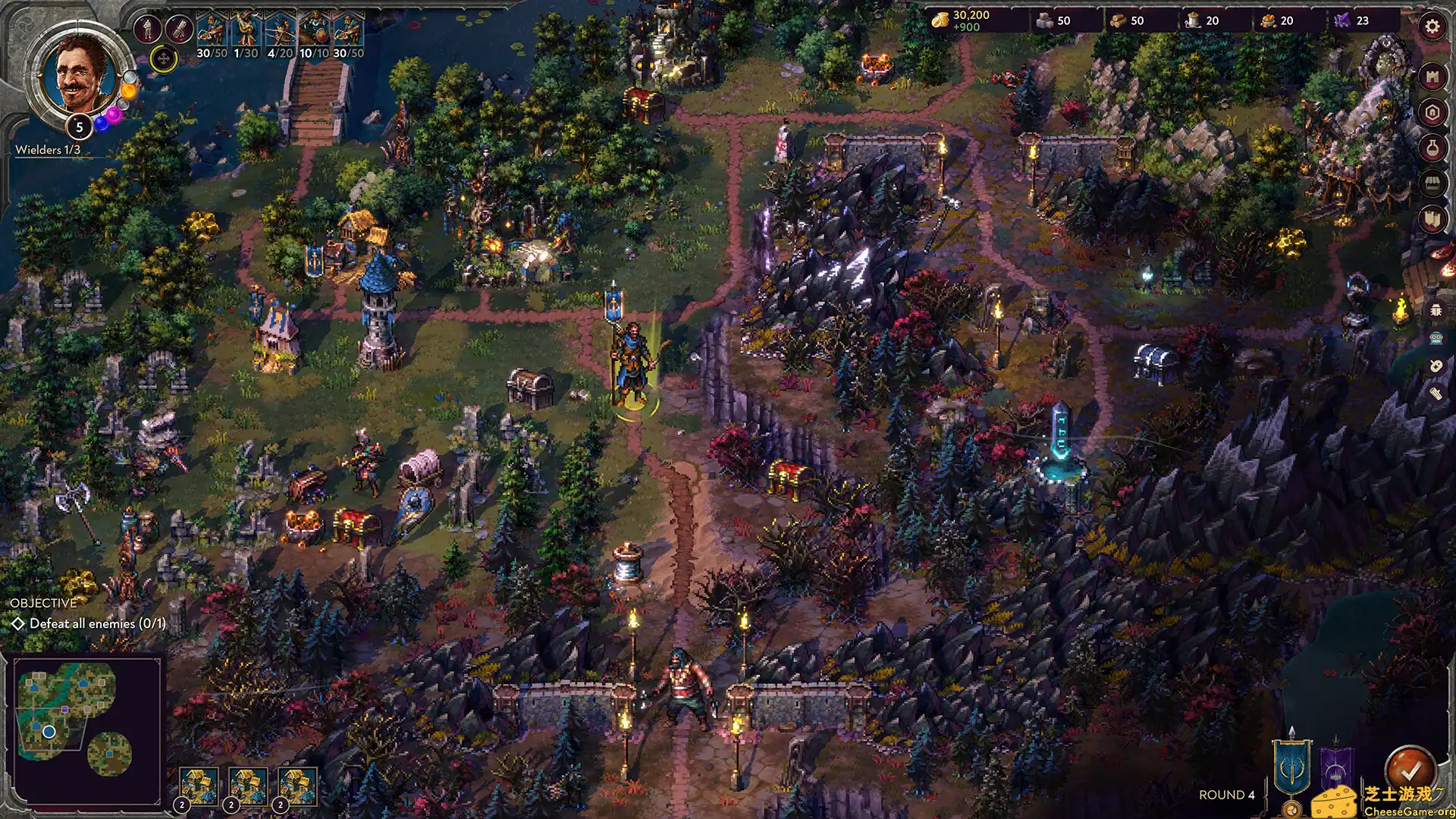Click the standing wielder figure icon
The height and width of the screenshot is (819, 1456).
[147, 29]
